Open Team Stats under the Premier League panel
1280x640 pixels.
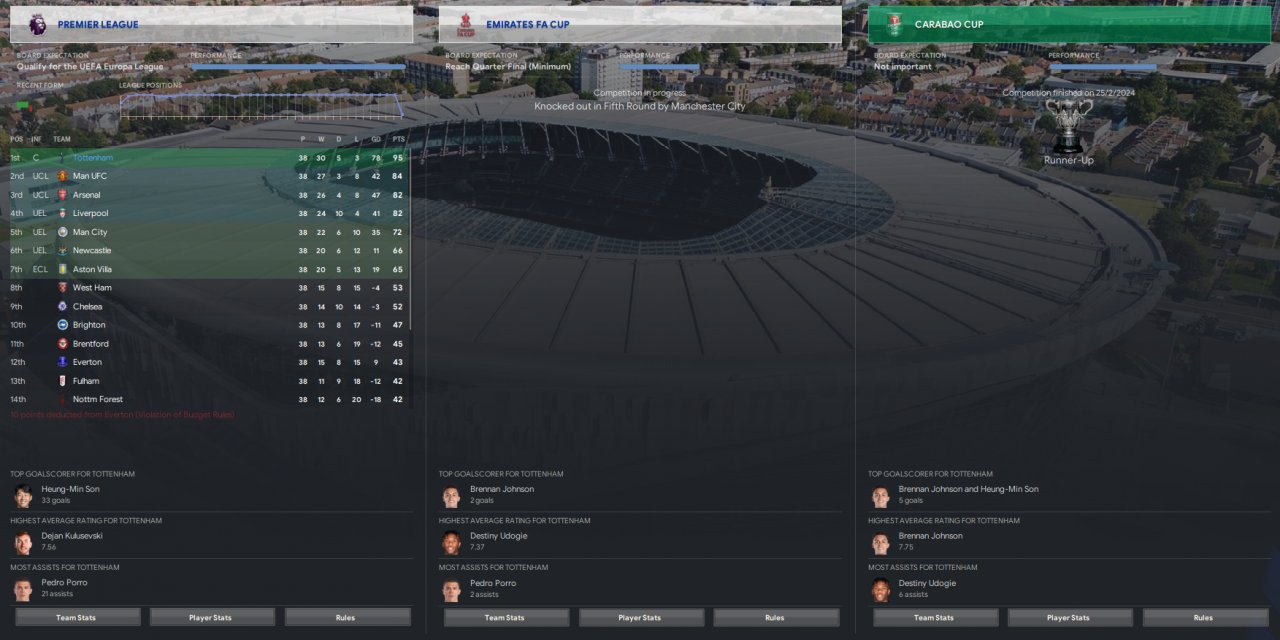76,617
